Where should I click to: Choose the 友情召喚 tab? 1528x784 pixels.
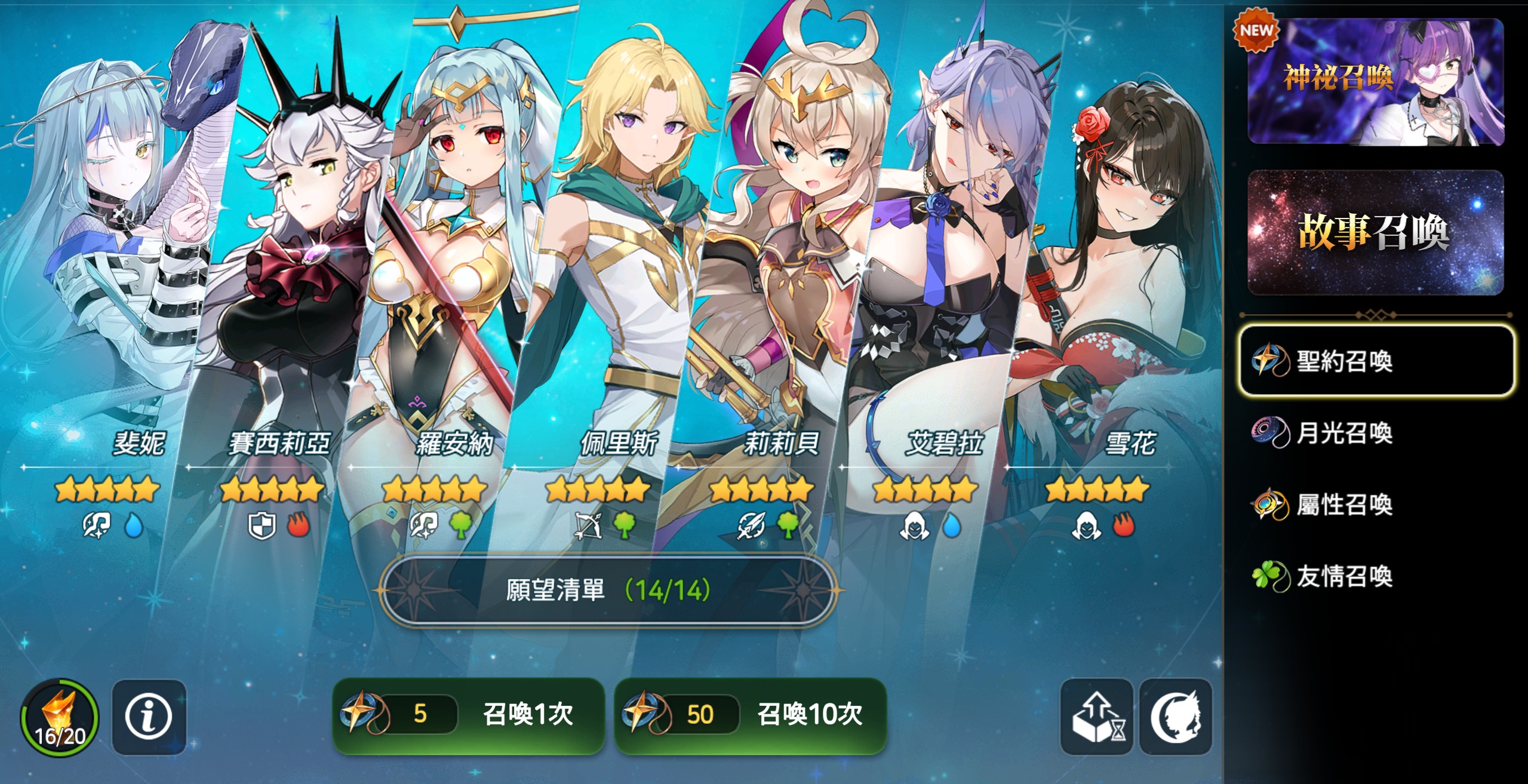pyautogui.click(x=1343, y=577)
